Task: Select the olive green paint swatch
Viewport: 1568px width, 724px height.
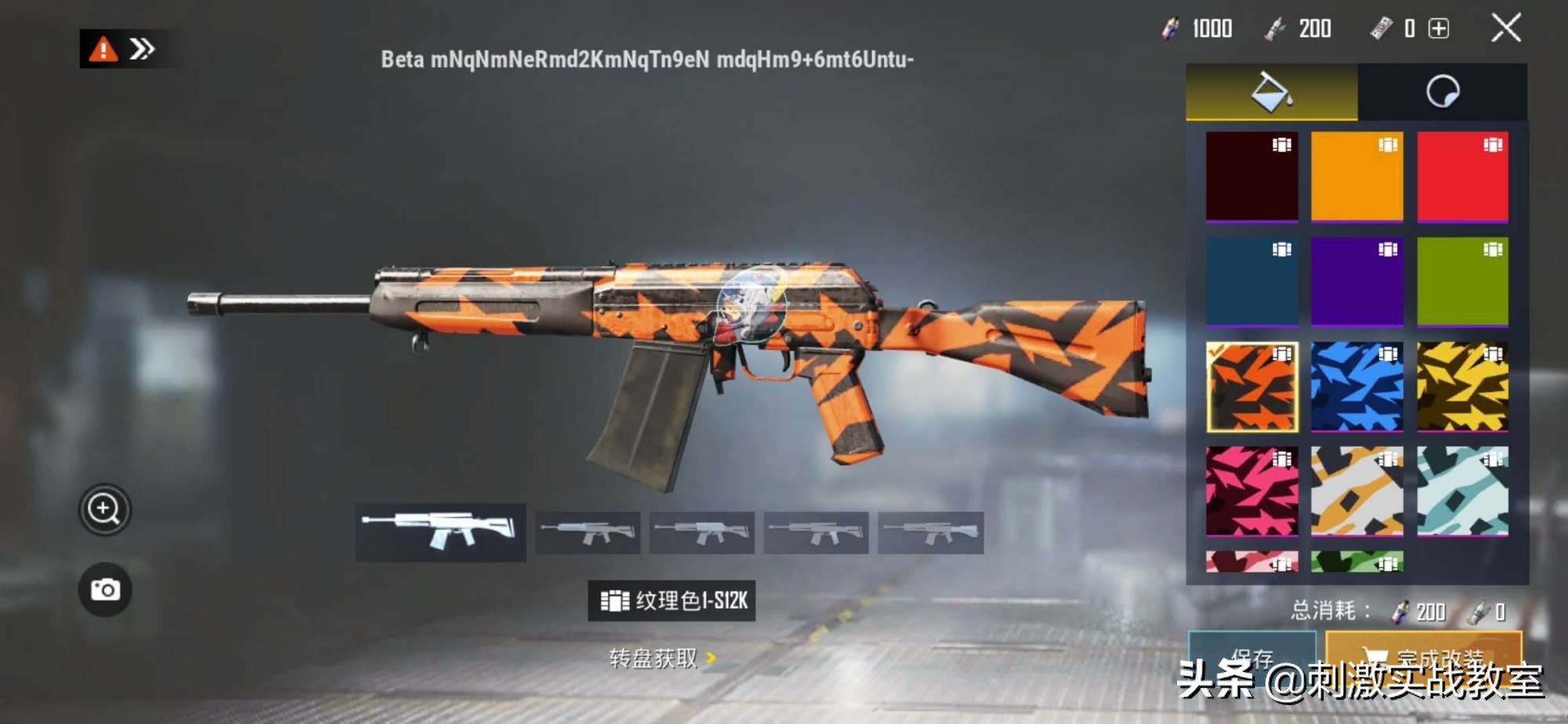Action: point(1462,281)
